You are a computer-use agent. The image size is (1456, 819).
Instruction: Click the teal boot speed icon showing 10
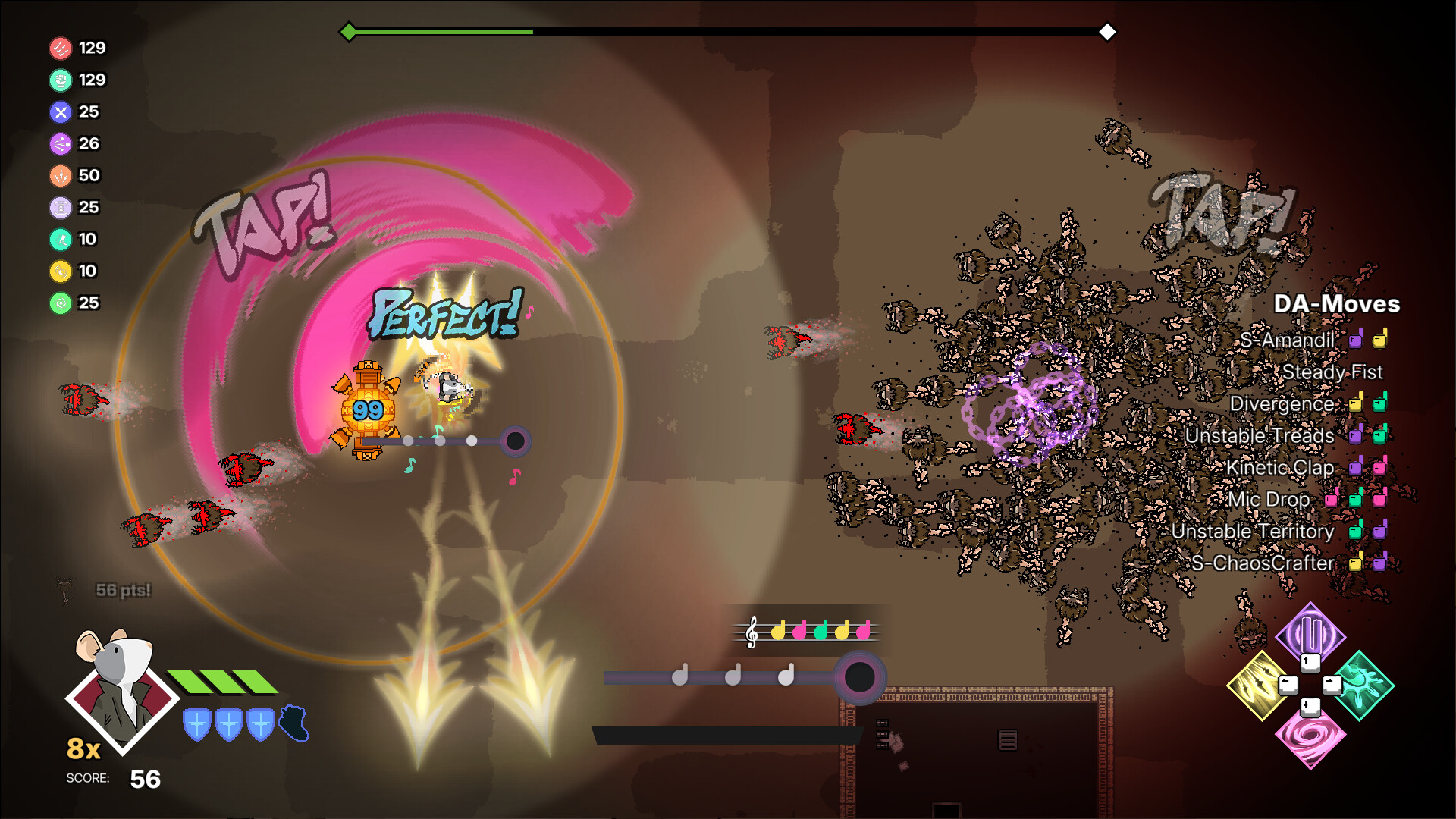pos(59,239)
